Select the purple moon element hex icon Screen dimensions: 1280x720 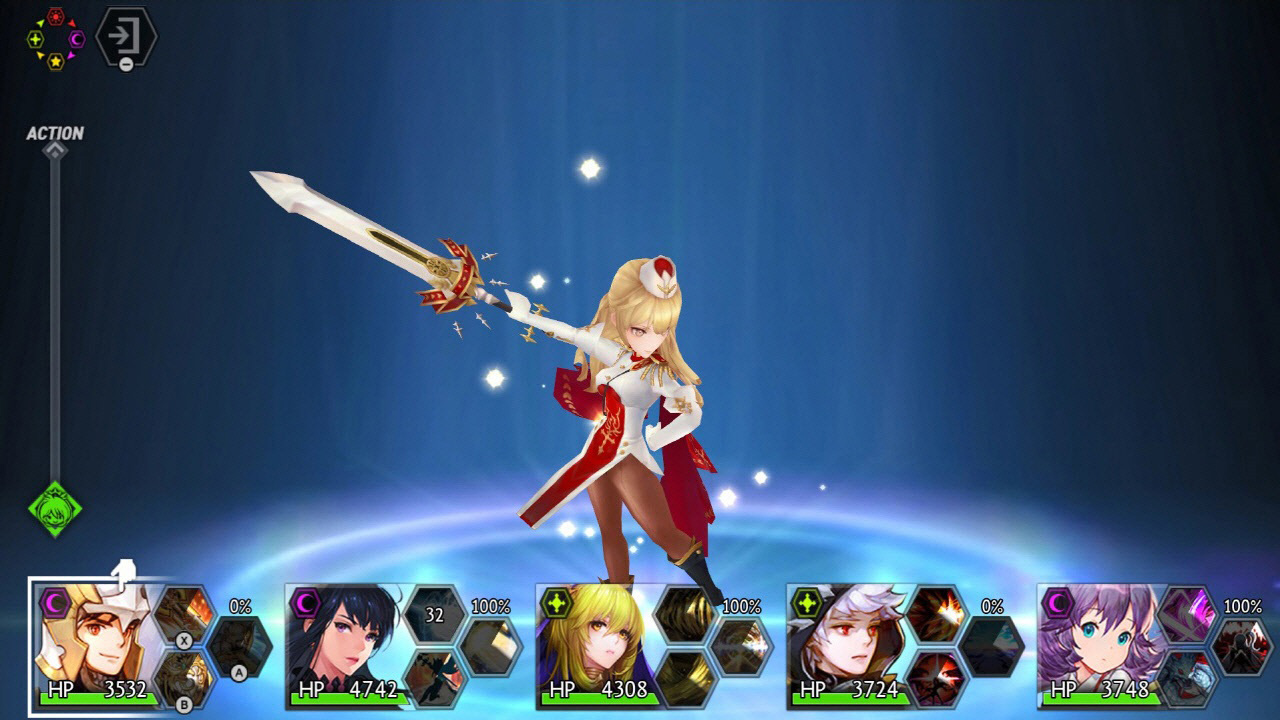pos(76,39)
